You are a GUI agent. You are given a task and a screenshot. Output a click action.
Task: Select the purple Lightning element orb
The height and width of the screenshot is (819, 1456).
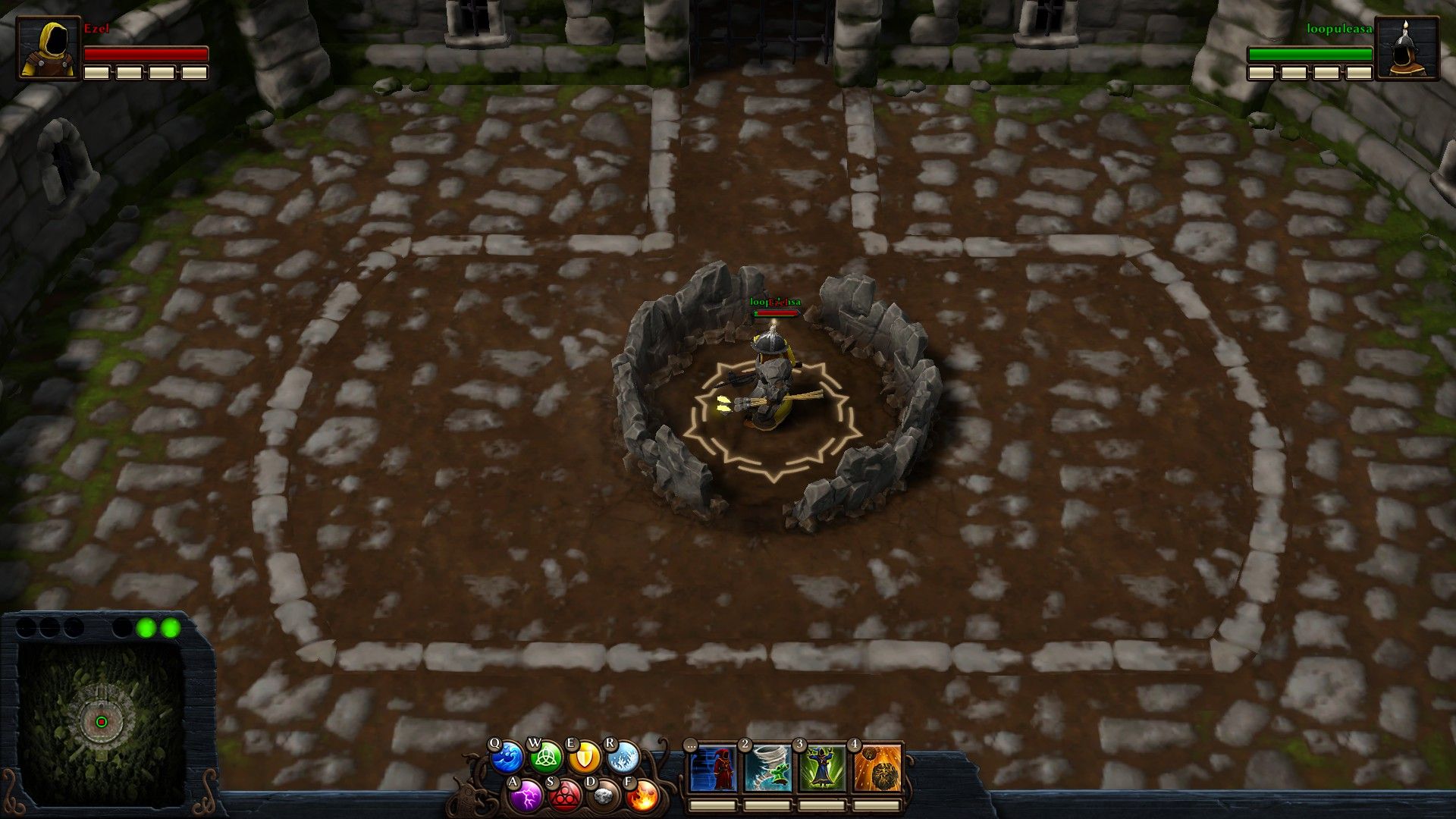point(526,795)
